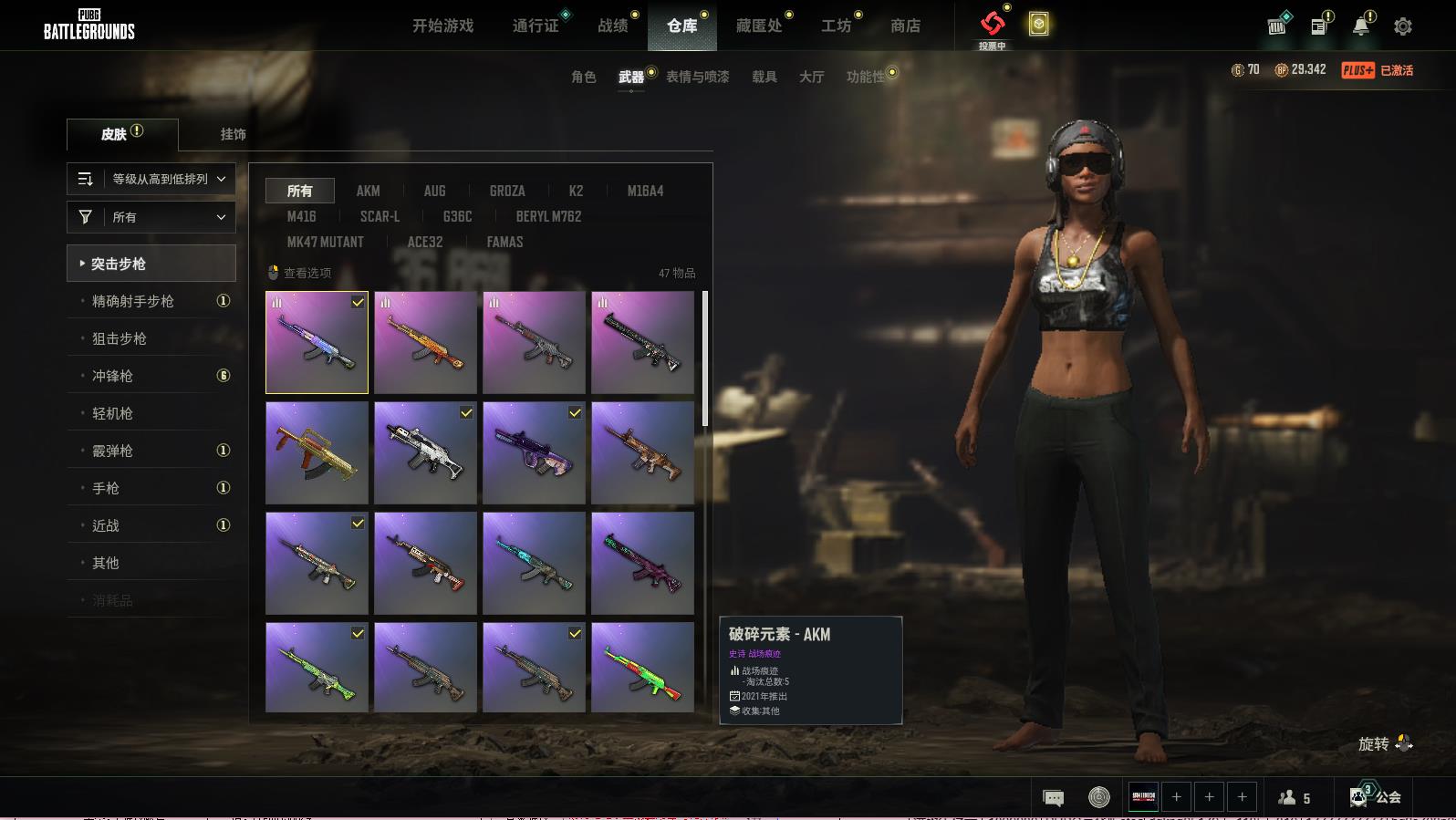Open the 公会 clan button
The image size is (1456, 820).
tap(1377, 797)
